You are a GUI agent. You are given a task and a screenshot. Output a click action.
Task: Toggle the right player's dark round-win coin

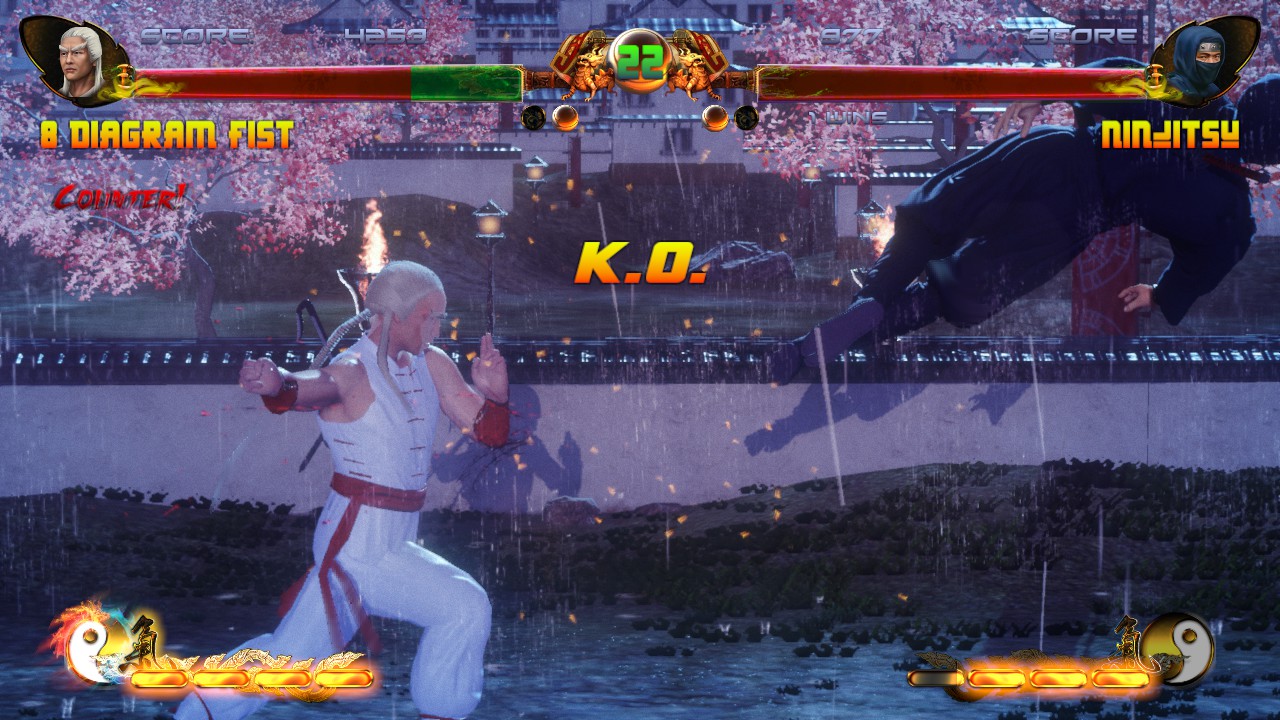745,116
